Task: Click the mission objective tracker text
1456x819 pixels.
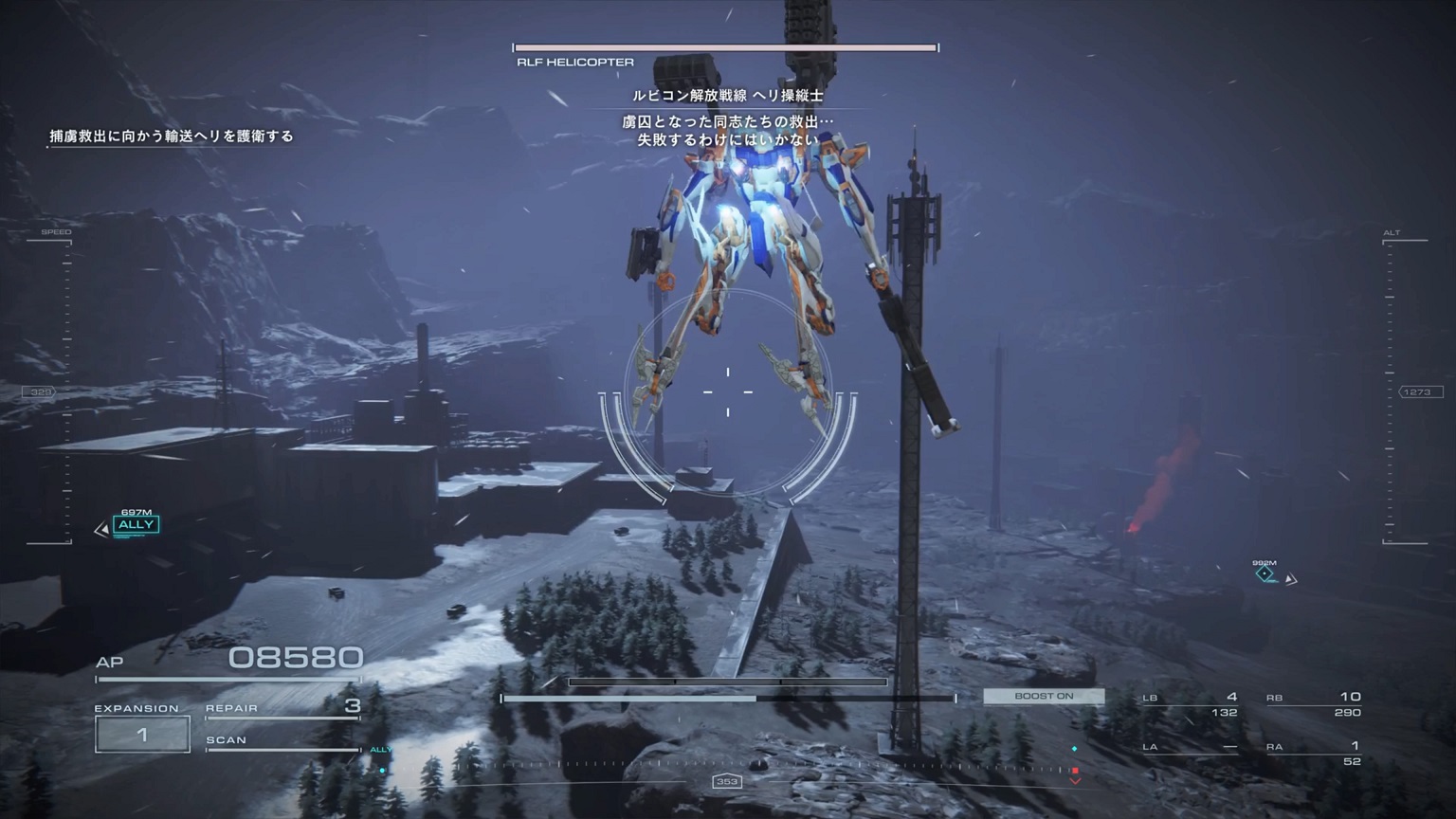Action: pyautogui.click(x=172, y=136)
